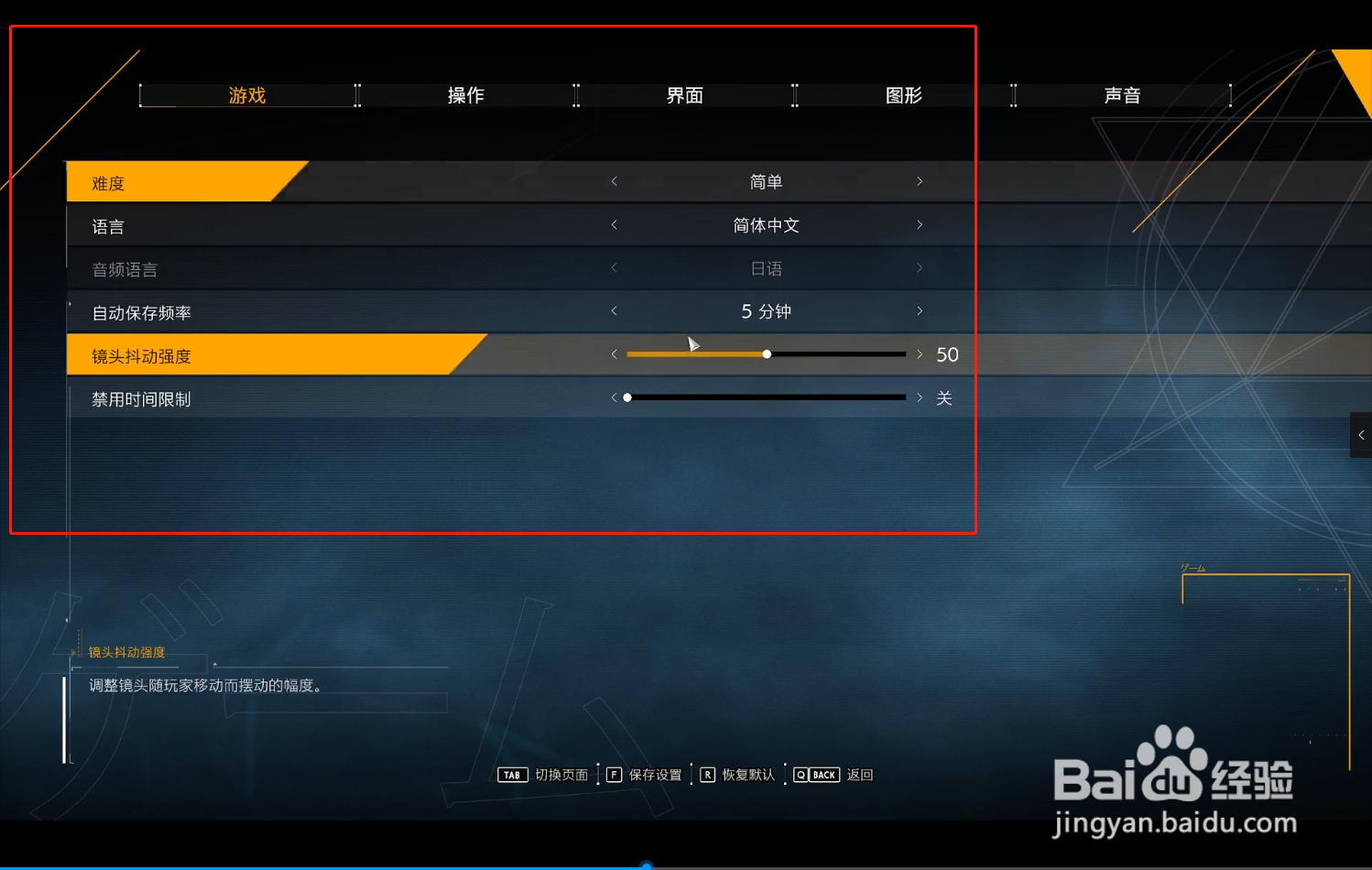View the 界面 tab

click(684, 94)
